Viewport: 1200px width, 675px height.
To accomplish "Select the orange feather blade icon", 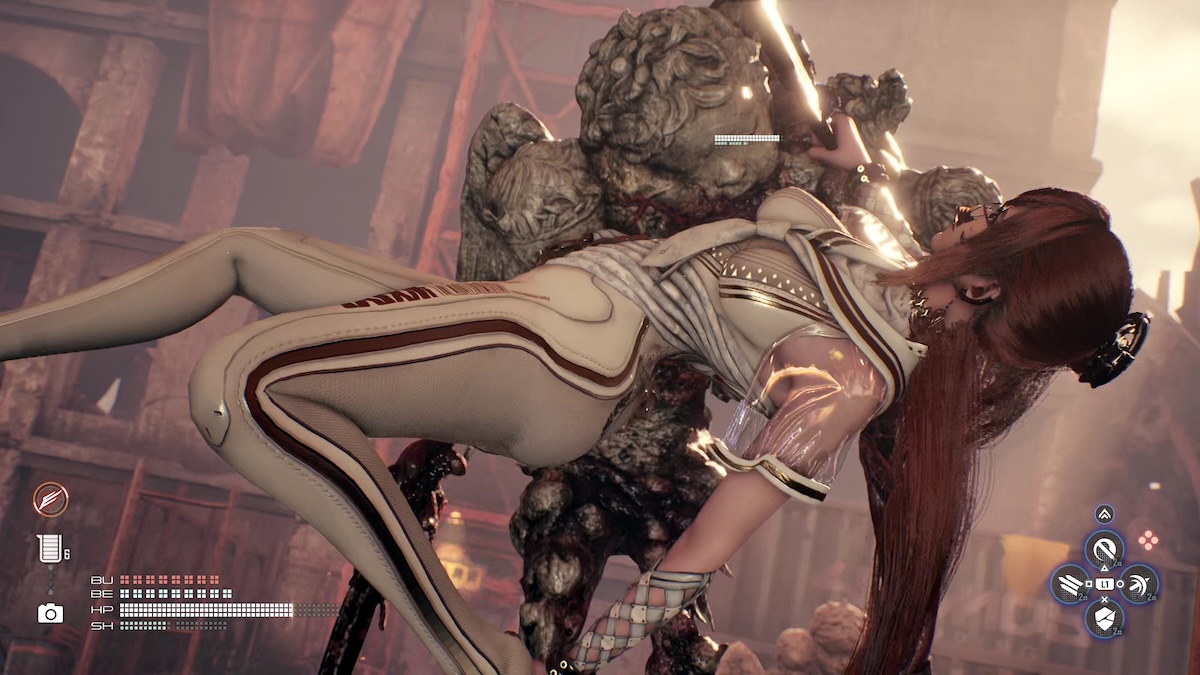I will (x=50, y=498).
